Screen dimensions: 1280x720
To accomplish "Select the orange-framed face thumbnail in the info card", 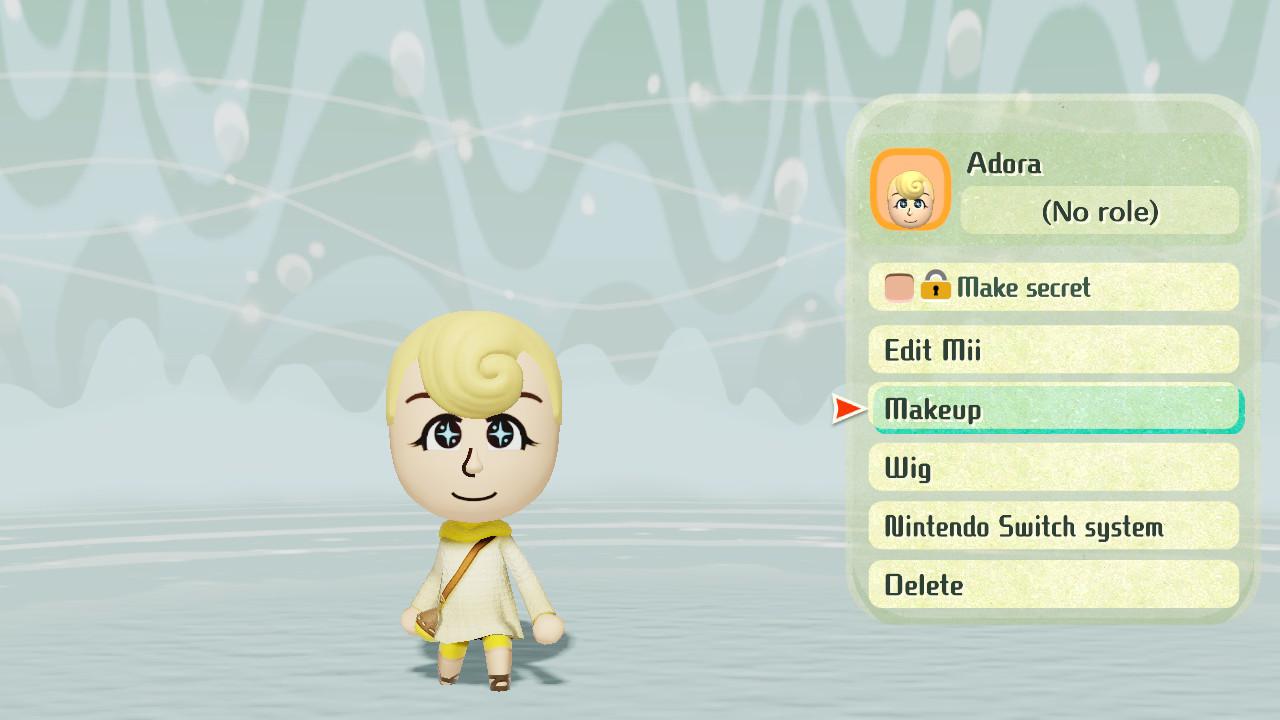I will pos(911,190).
